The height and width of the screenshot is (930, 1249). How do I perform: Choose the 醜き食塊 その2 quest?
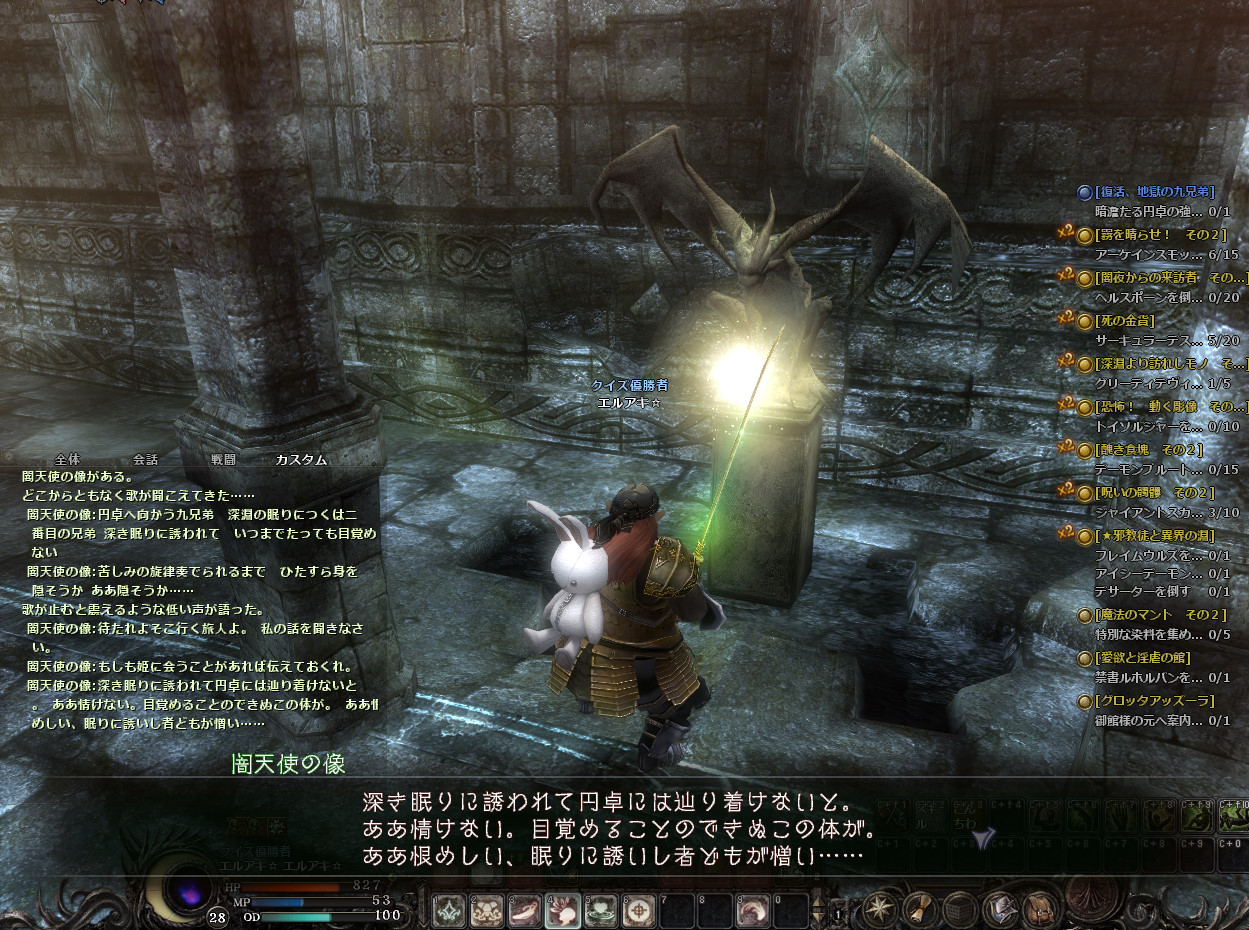coord(1149,450)
